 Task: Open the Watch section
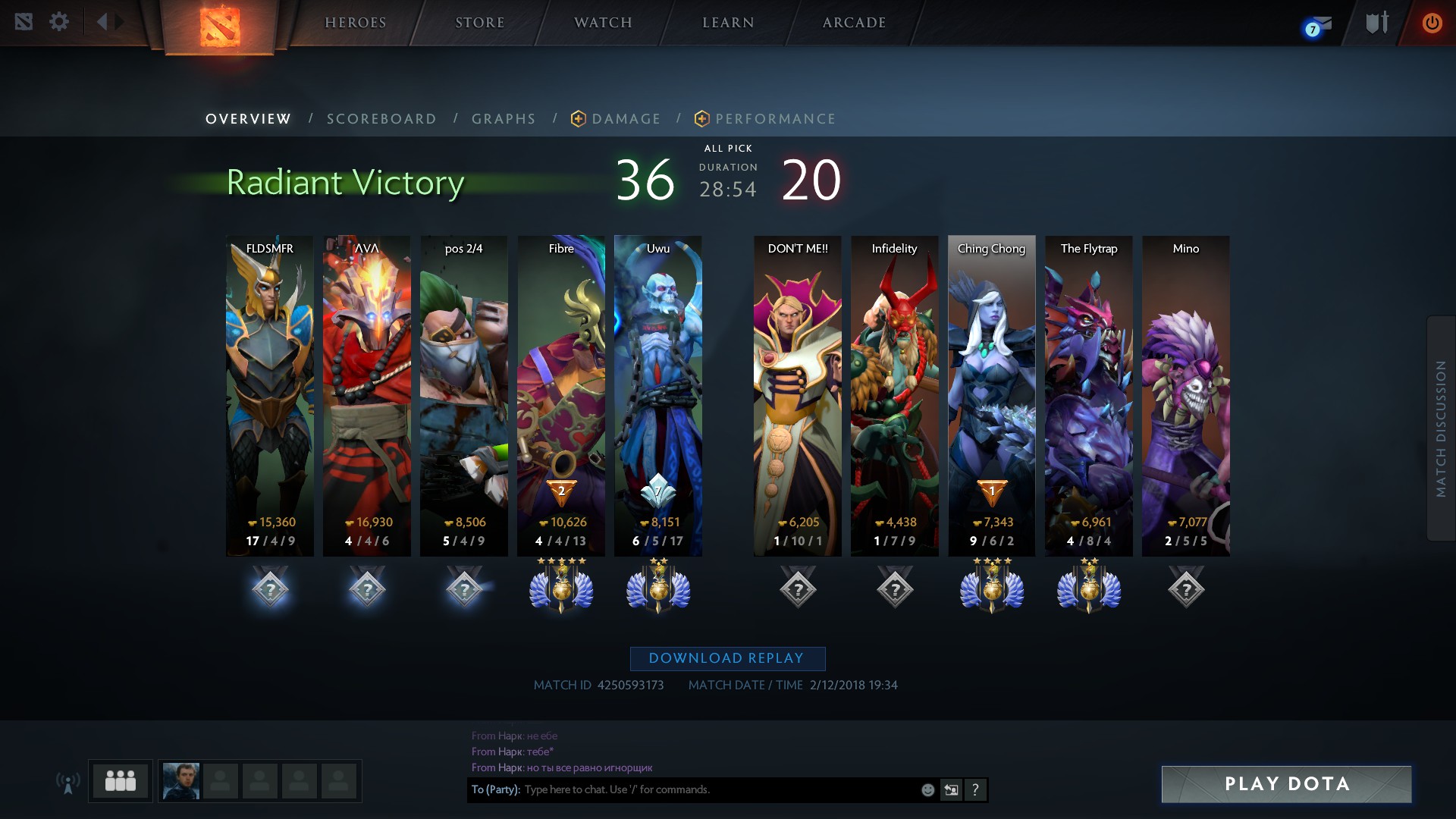tap(603, 23)
